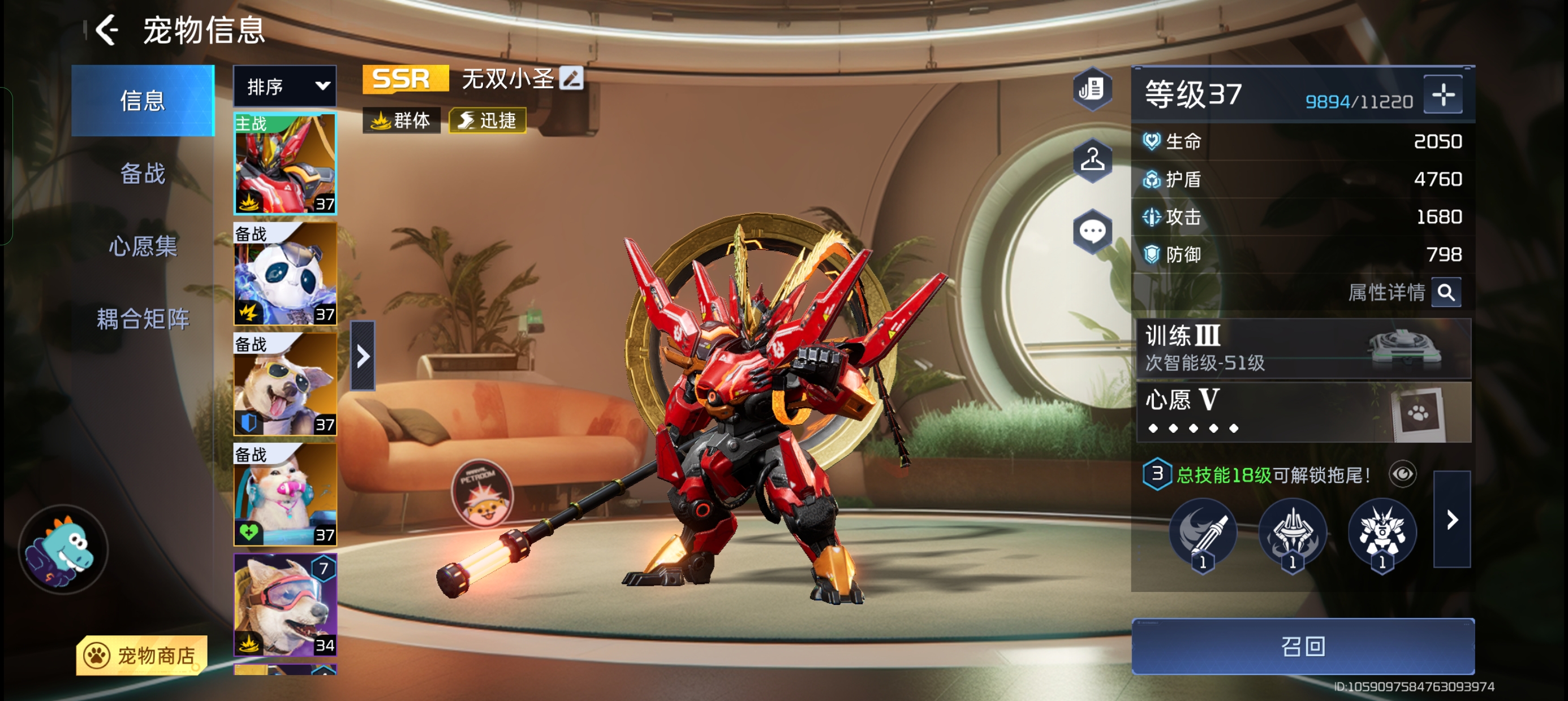This screenshot has width=1568, height=701.
Task: View 属性详情 with magnifier button
Action: 1446,293
